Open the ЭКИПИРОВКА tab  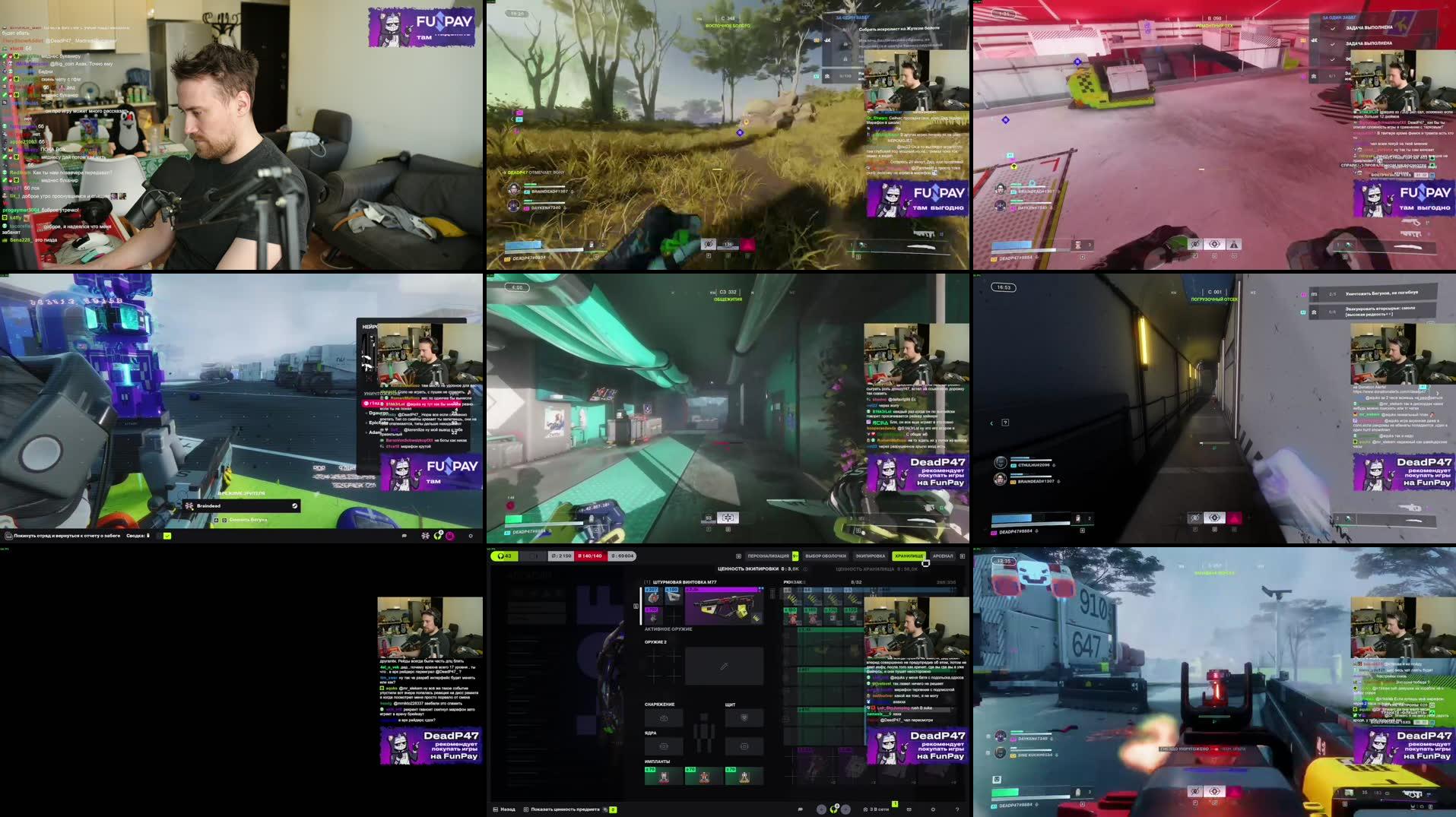point(869,556)
